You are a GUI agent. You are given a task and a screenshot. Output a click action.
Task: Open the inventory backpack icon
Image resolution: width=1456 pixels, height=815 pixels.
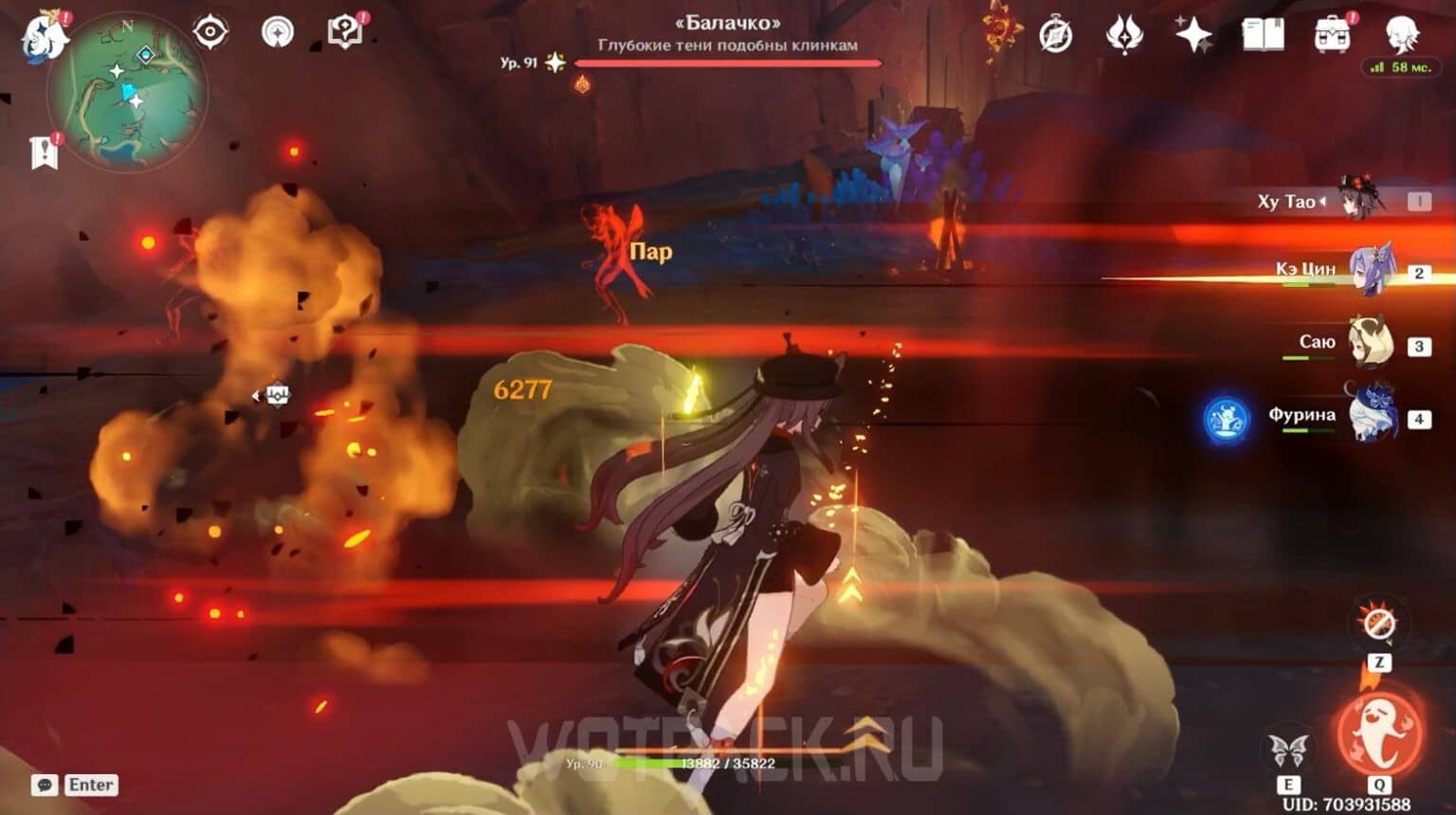pyautogui.click(x=1334, y=33)
